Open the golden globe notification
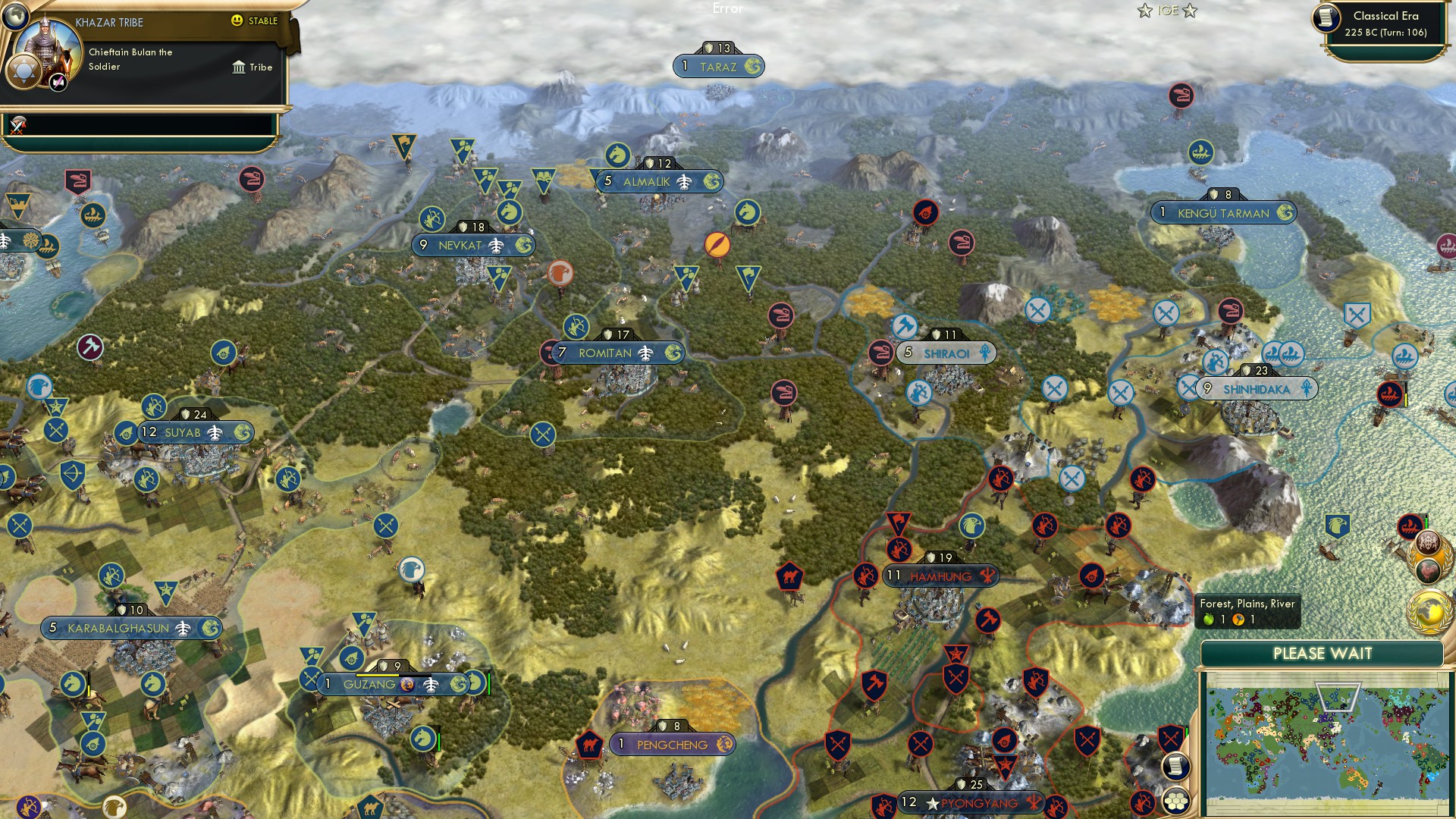The image size is (1456, 819). click(x=1429, y=611)
